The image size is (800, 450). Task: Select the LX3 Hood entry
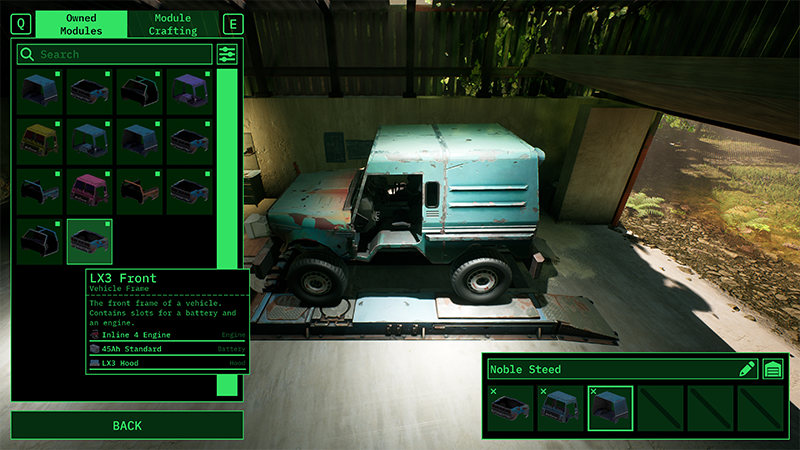tap(165, 363)
